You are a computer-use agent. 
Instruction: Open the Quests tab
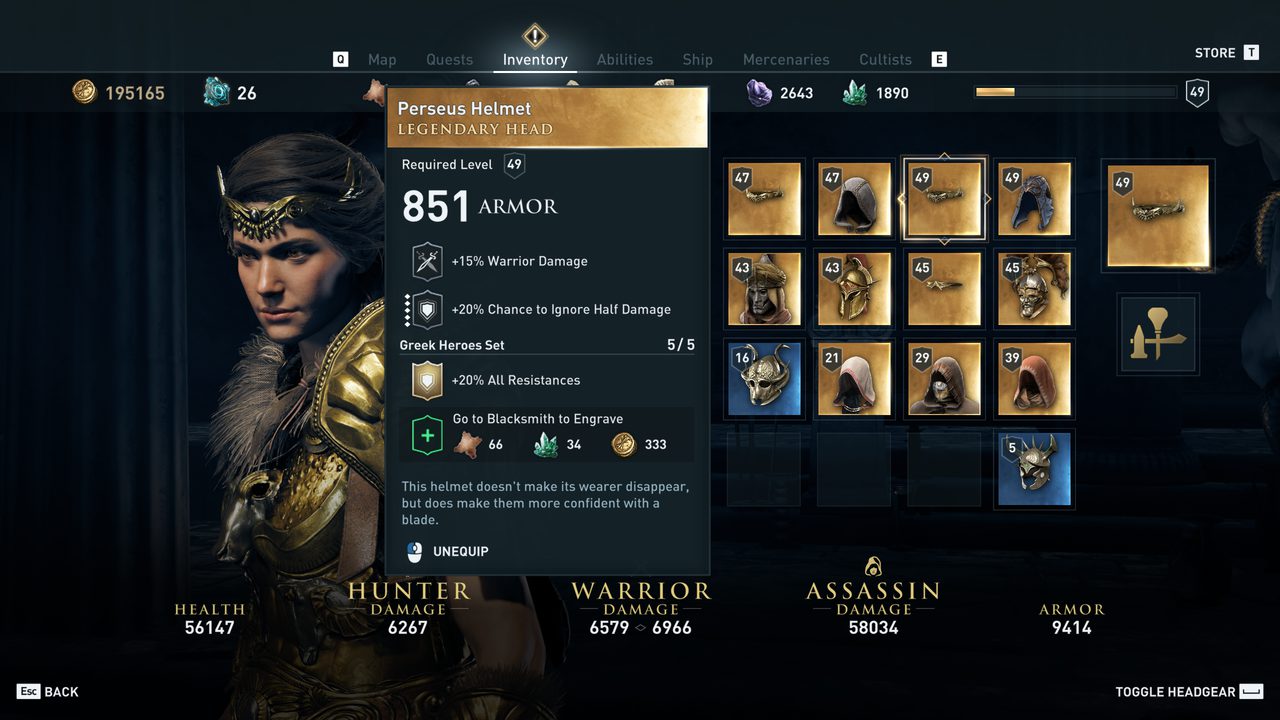(x=449, y=60)
